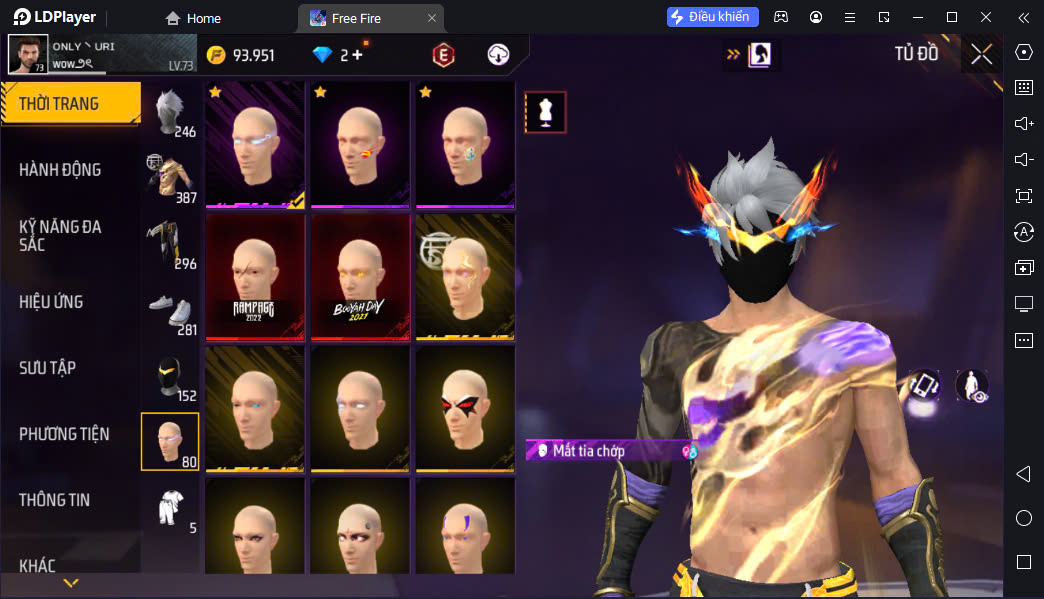This screenshot has height=599, width=1044.
Task: Switch to the THỜI TRANG tab
Action: (70, 103)
